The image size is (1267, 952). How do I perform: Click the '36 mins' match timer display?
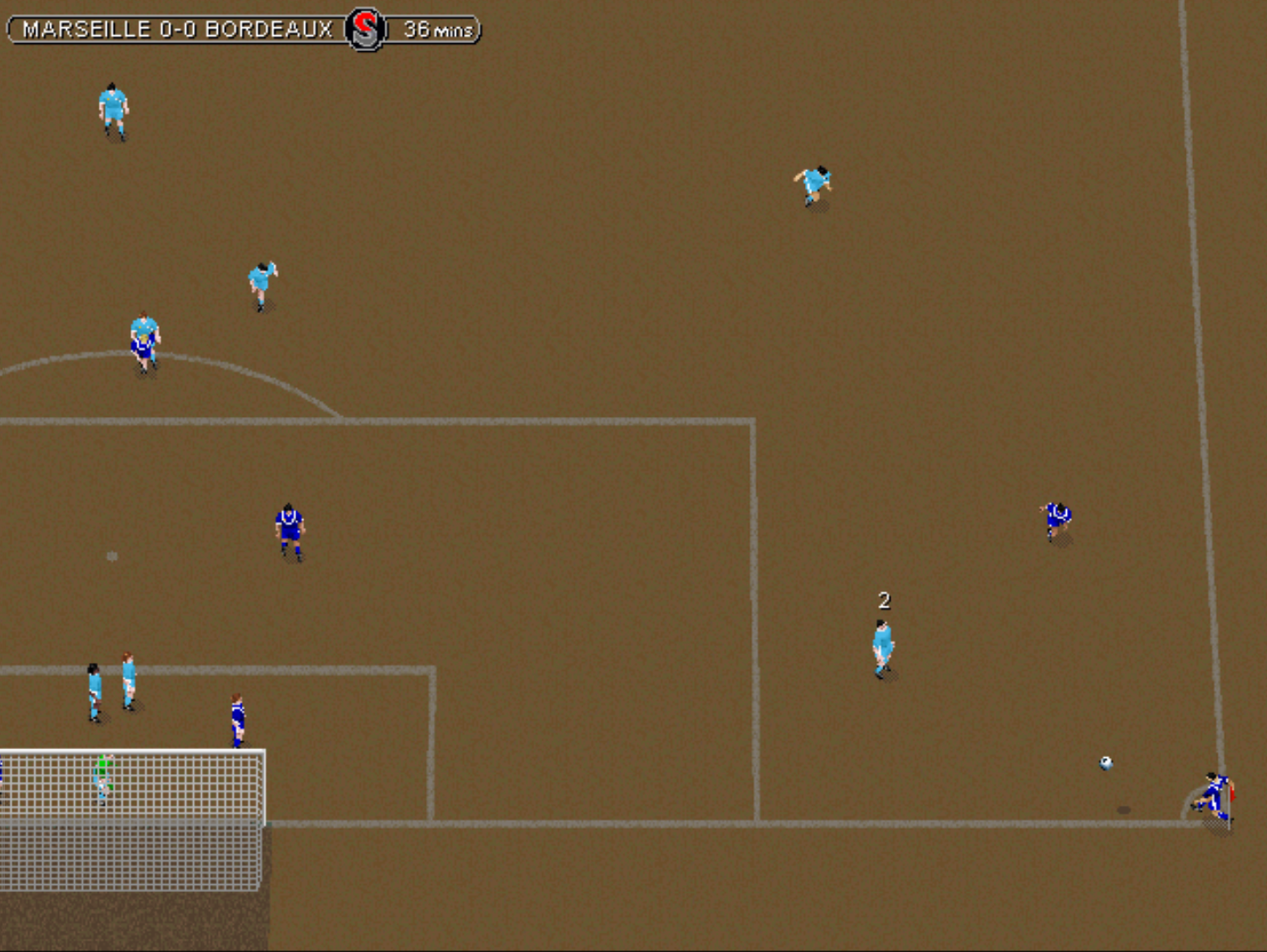(x=436, y=29)
